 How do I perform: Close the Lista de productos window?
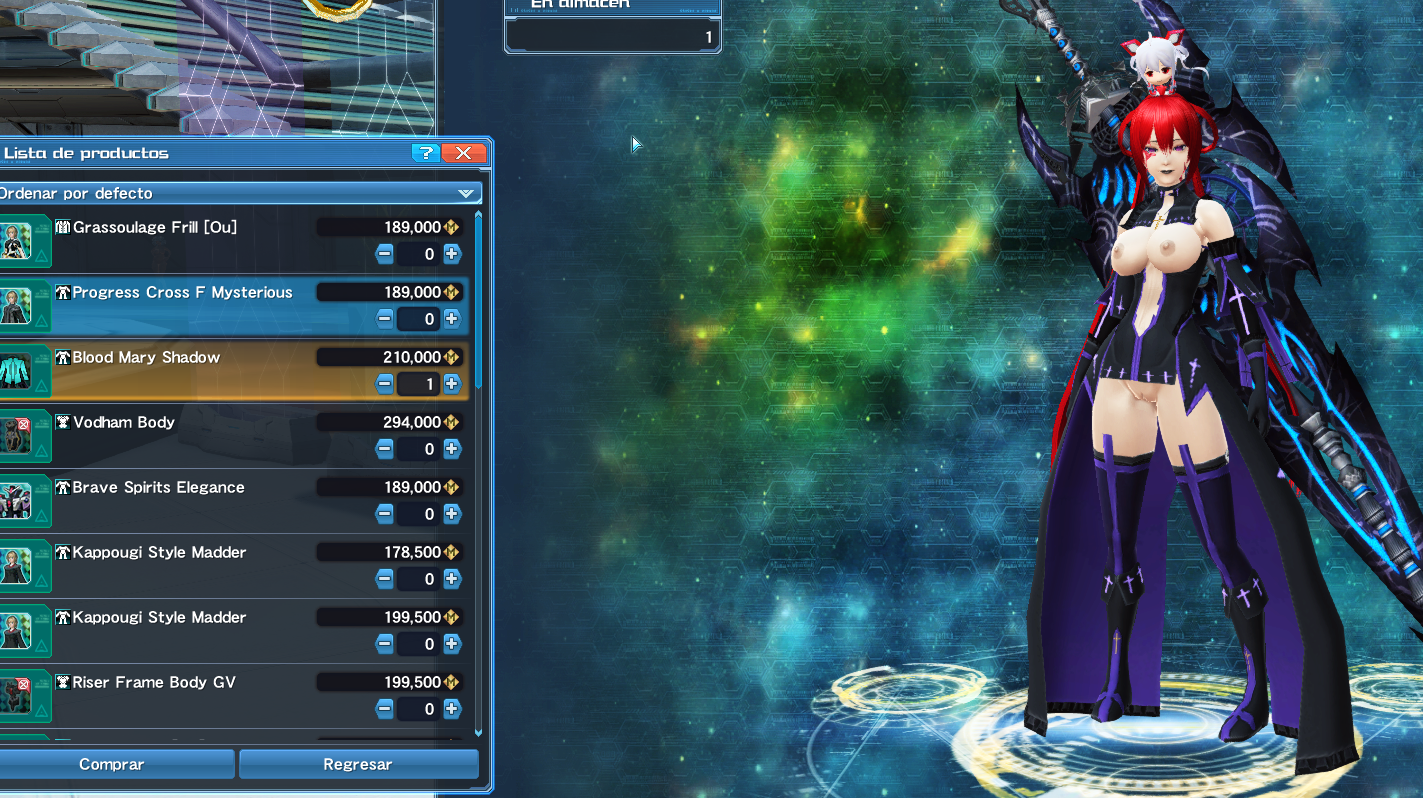pos(463,153)
